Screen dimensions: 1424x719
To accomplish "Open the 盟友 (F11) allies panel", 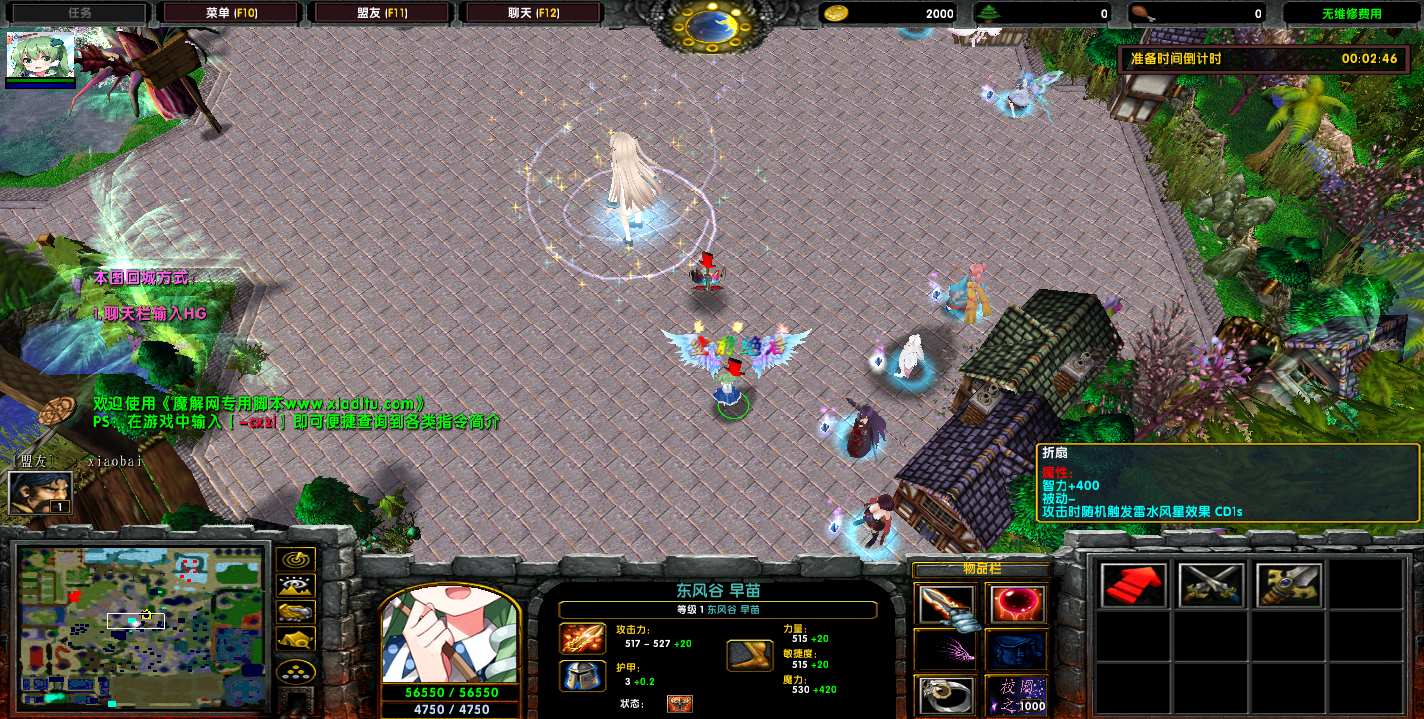I will (381, 13).
